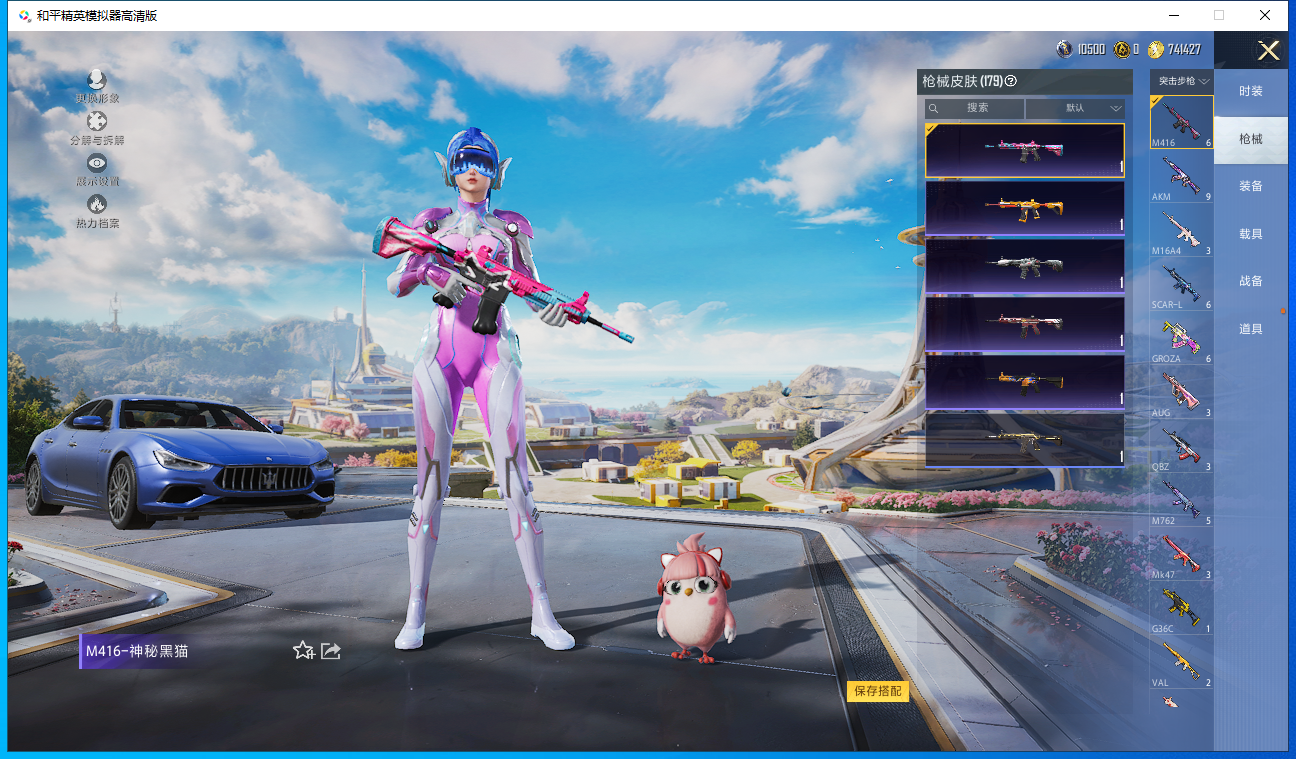This screenshot has height=759, width=1296.
Task: Choose the AKM weapon entry
Action: [x=1181, y=178]
